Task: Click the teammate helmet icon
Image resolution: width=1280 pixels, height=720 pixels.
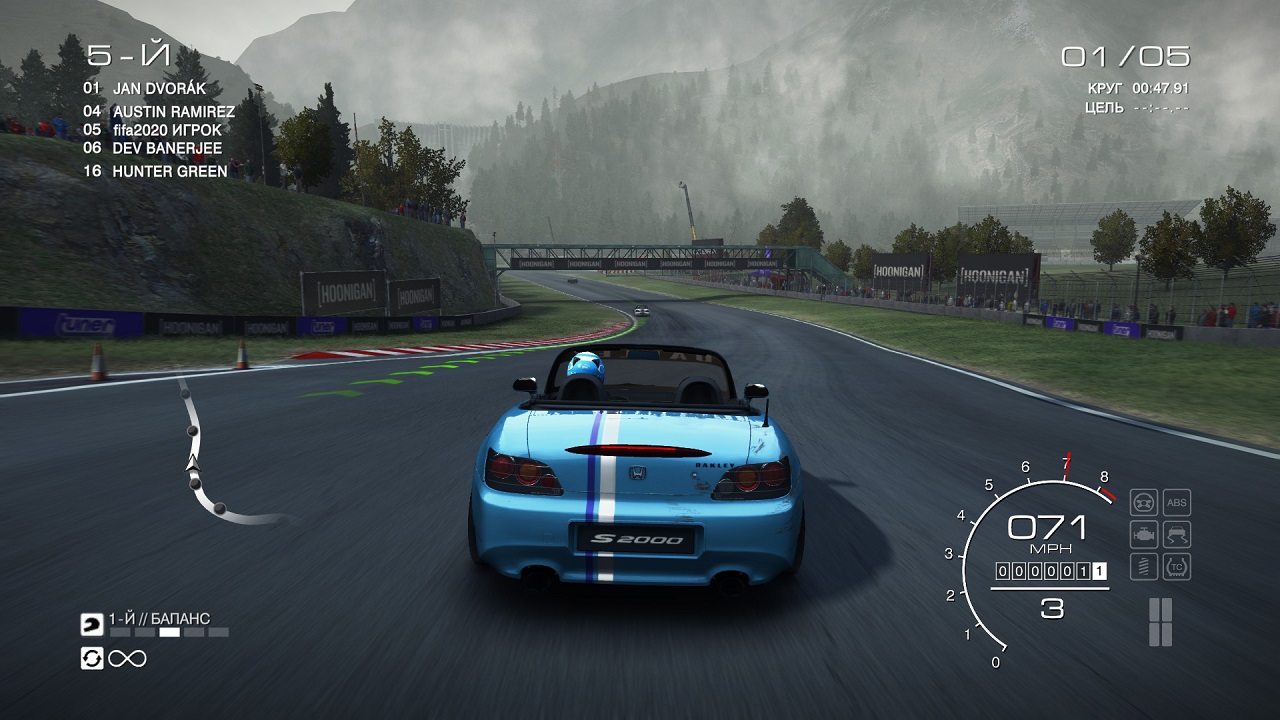Action: [92, 624]
